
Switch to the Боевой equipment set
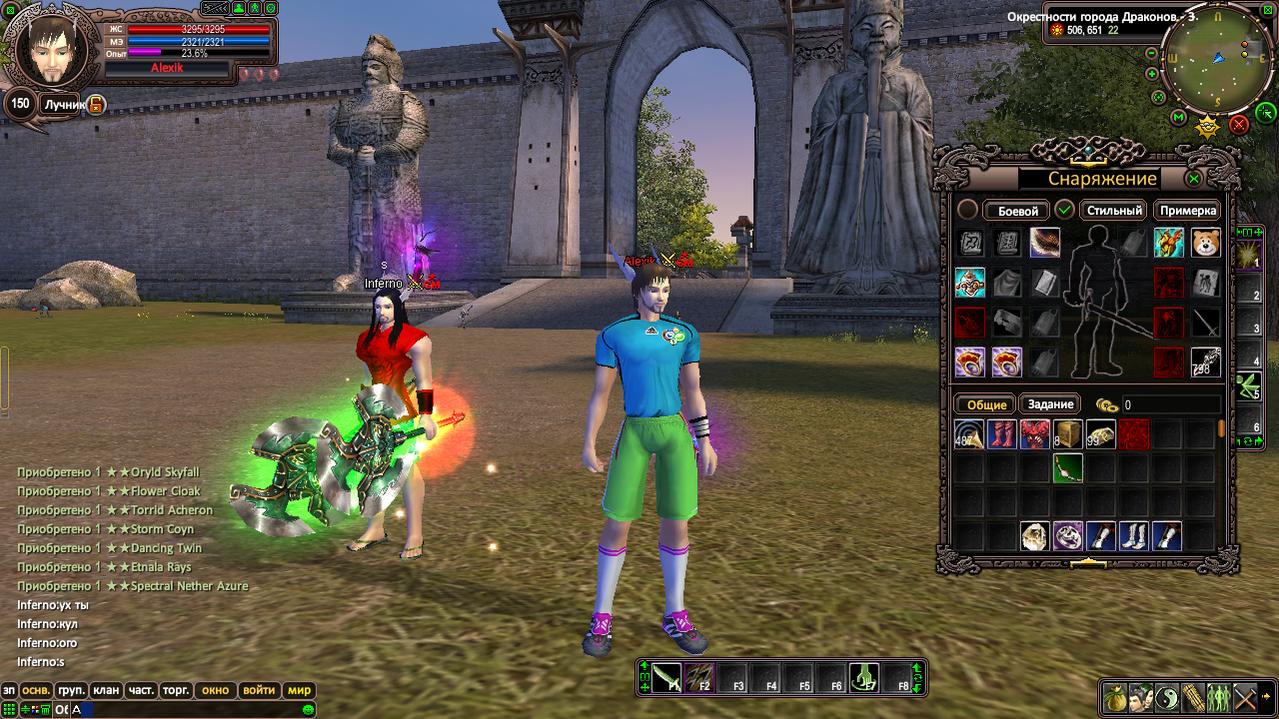[1016, 211]
